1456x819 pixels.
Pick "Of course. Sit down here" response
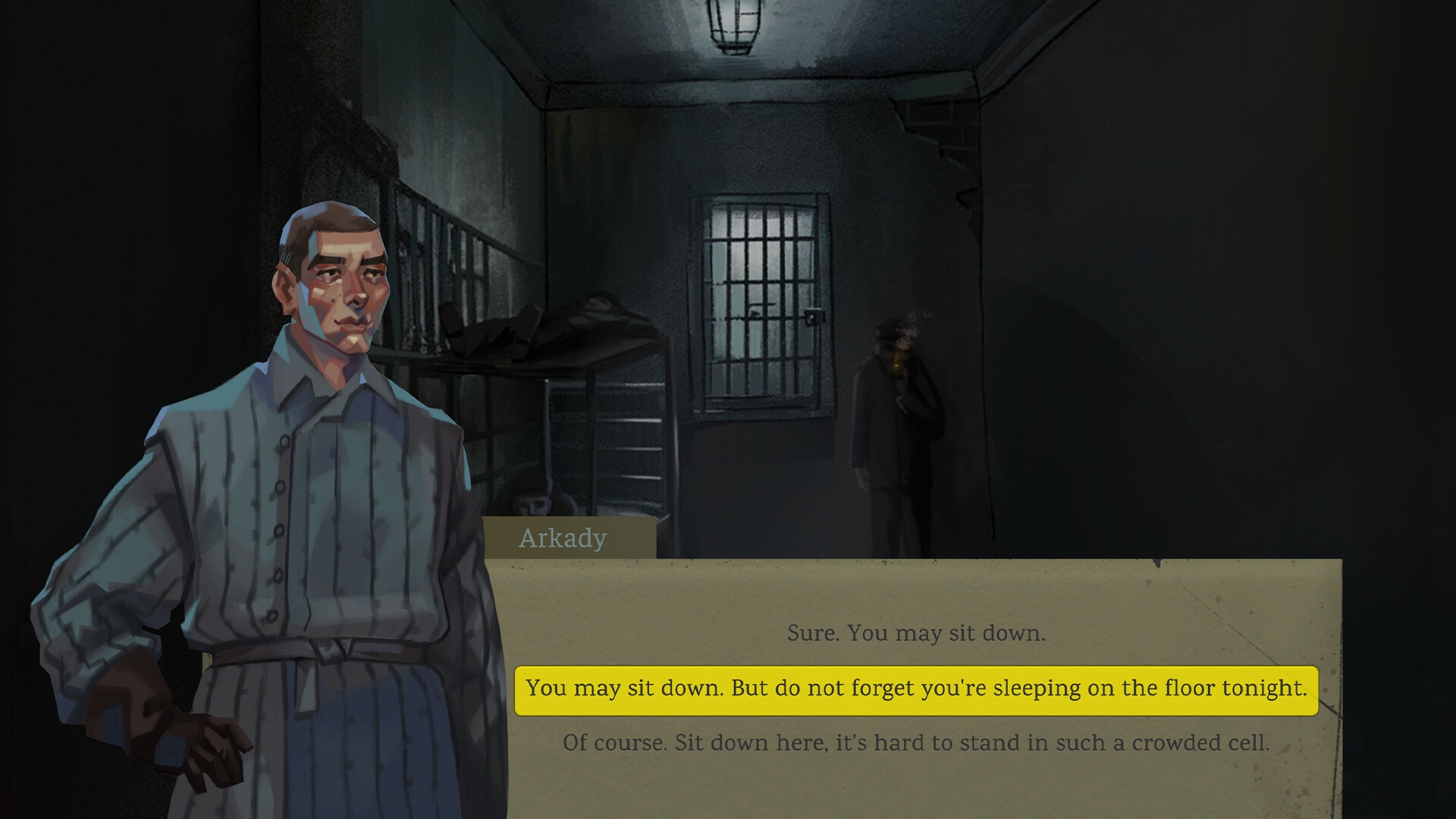click(917, 742)
